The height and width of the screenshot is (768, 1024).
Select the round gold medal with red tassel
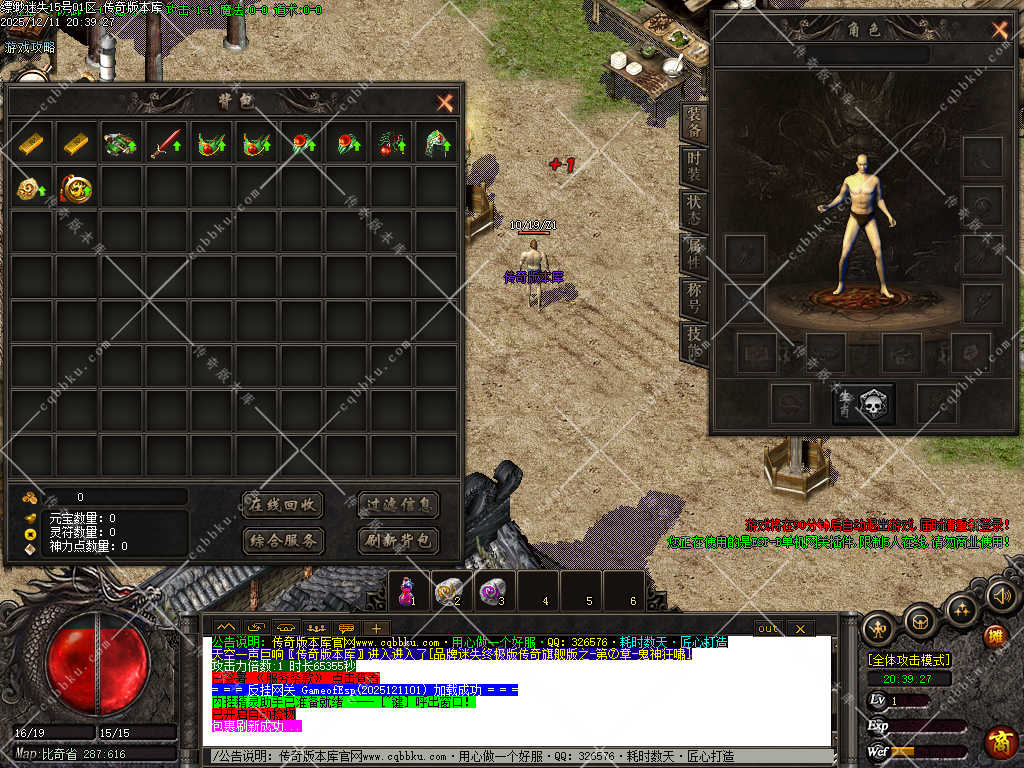pyautogui.click(x=76, y=188)
